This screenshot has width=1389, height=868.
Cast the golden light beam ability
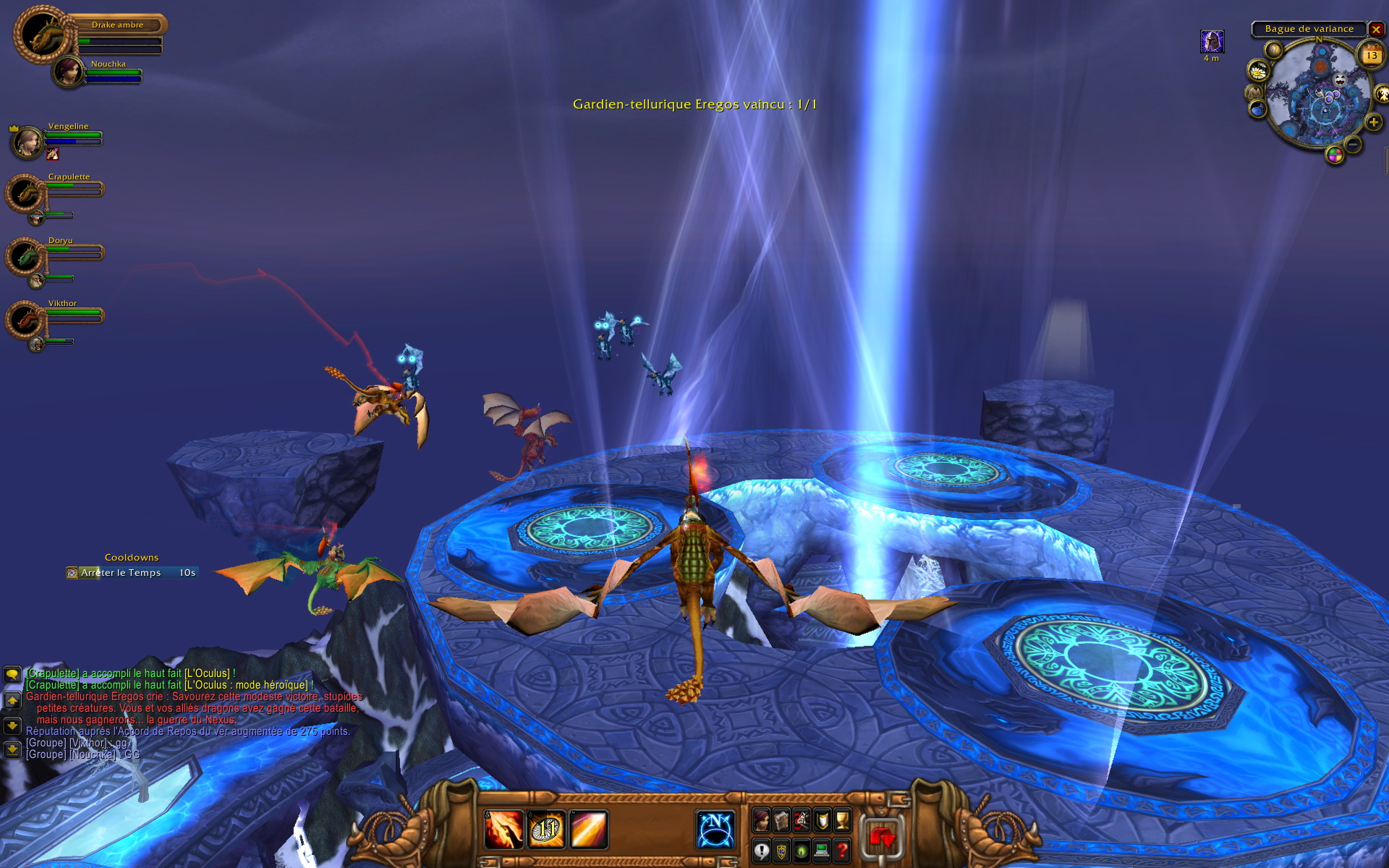589,829
